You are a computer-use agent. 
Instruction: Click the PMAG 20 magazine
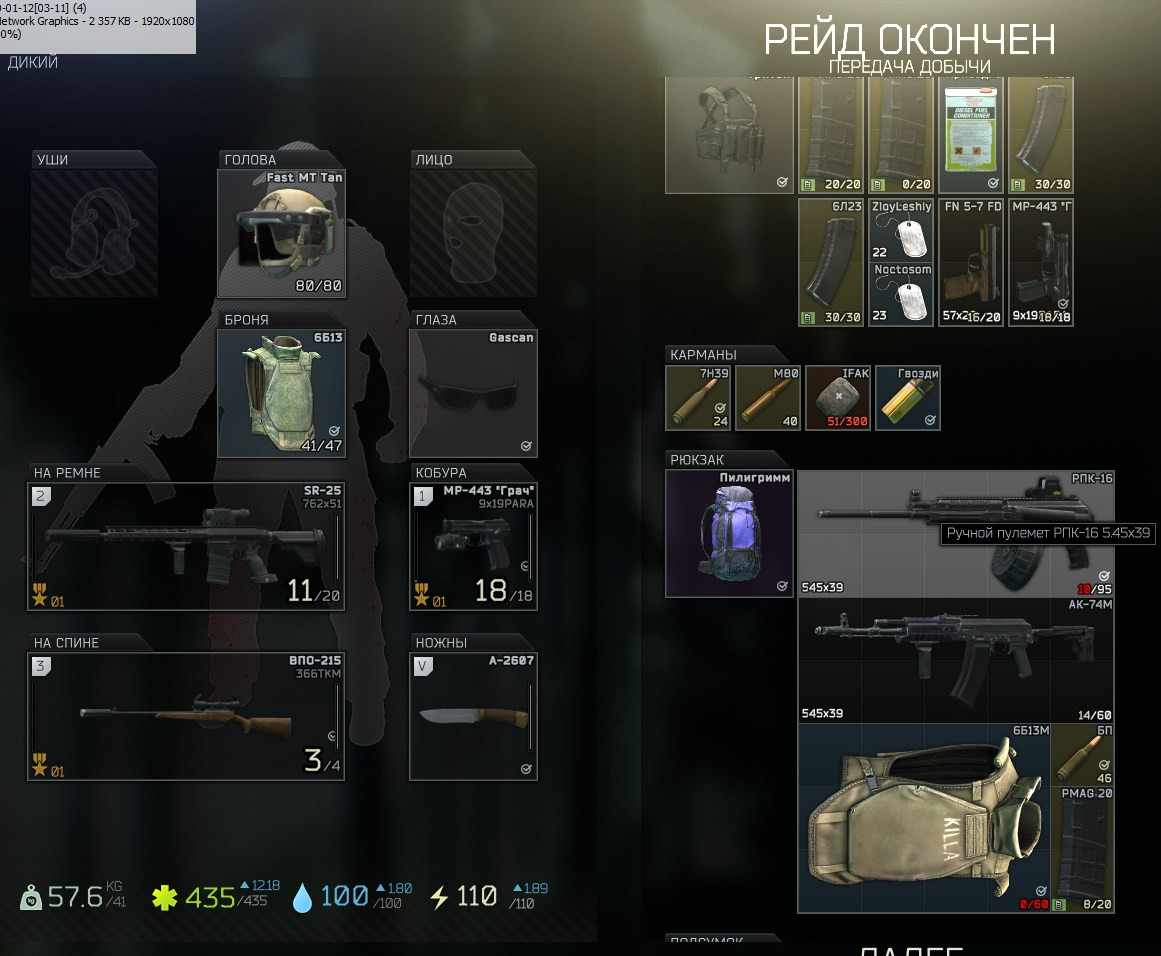(x=1084, y=849)
